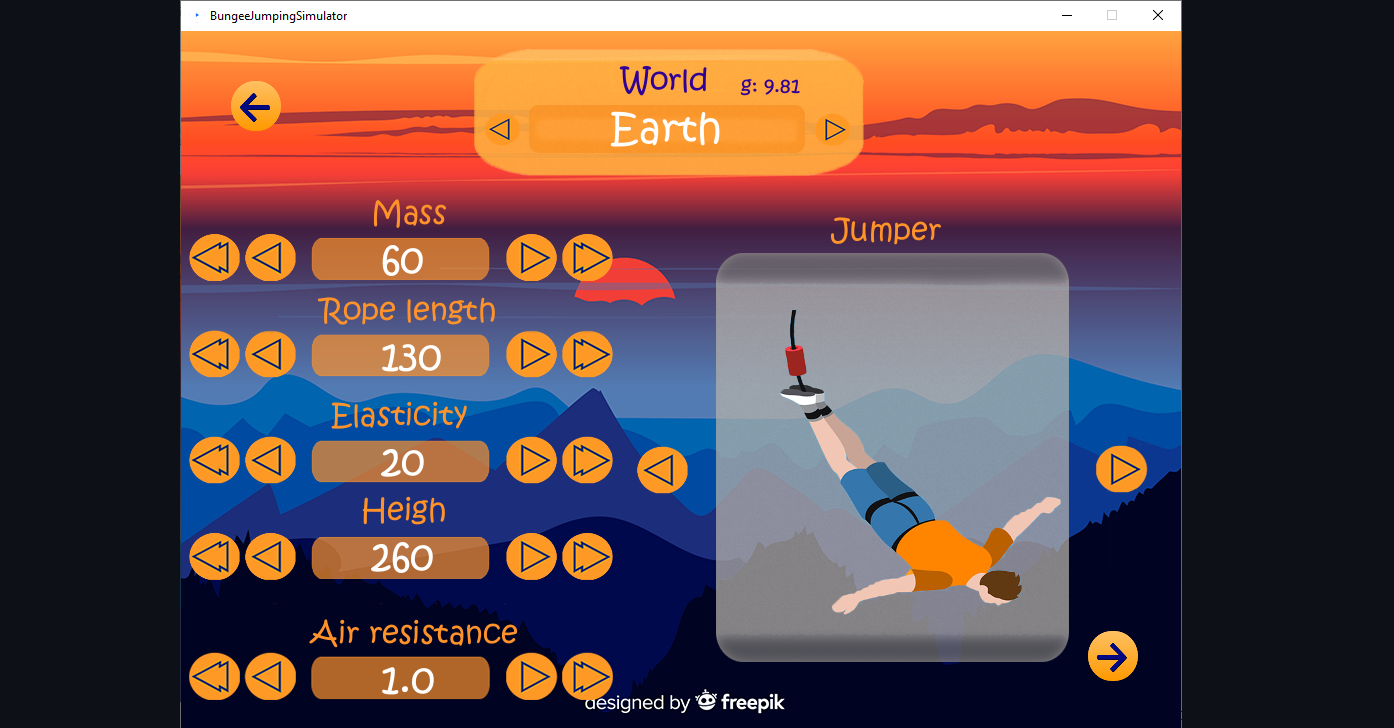Go back using the blue arrow
The width and height of the screenshot is (1394, 728).
coord(255,106)
